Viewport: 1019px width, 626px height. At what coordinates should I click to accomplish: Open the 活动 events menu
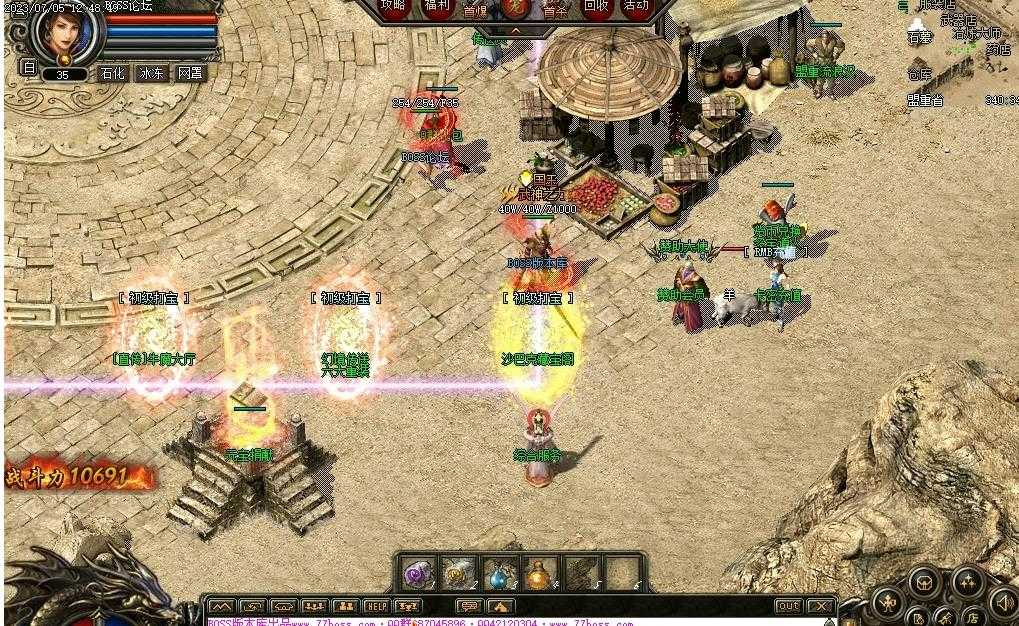click(x=636, y=6)
